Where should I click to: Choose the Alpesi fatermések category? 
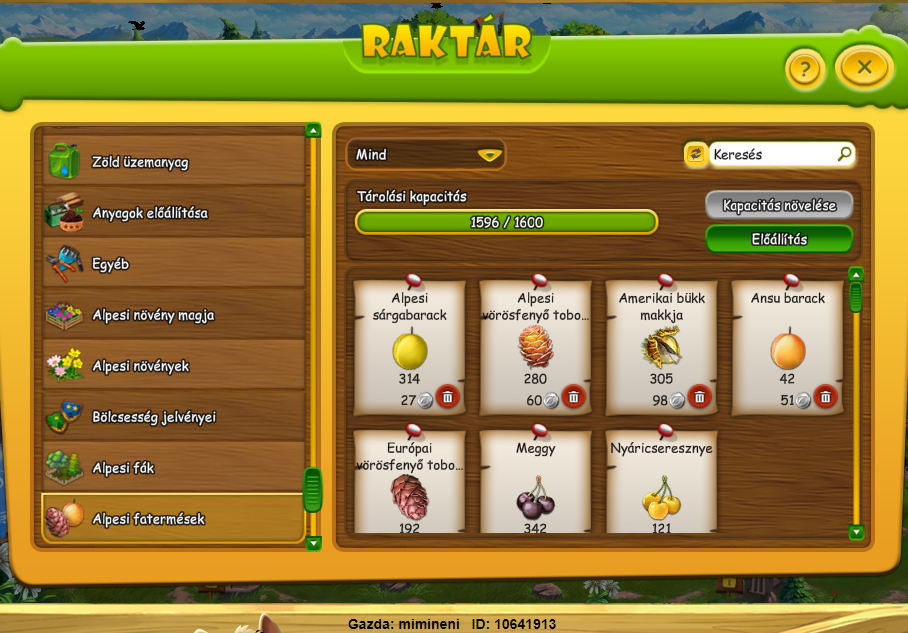click(174, 519)
